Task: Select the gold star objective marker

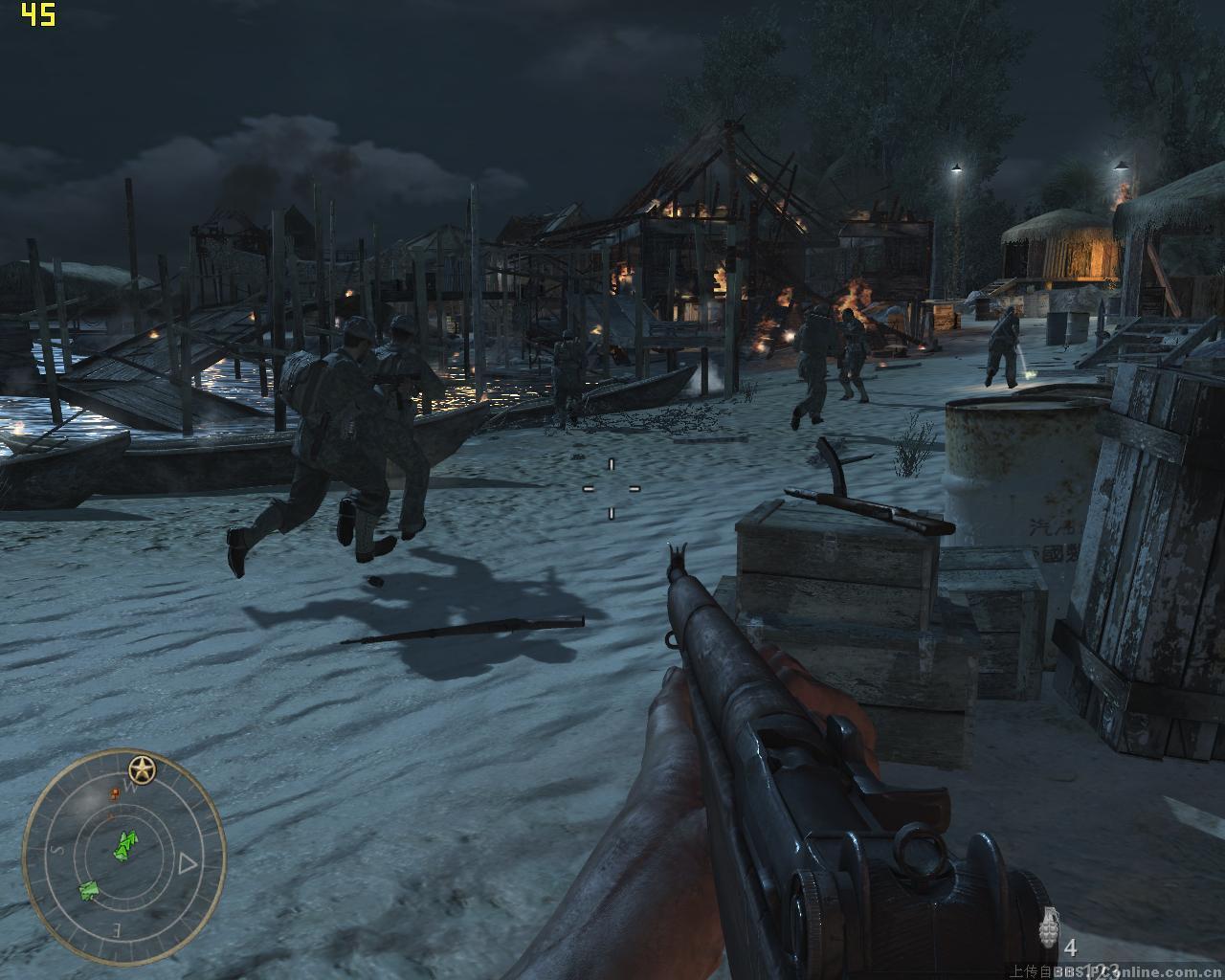Action: tap(143, 767)
